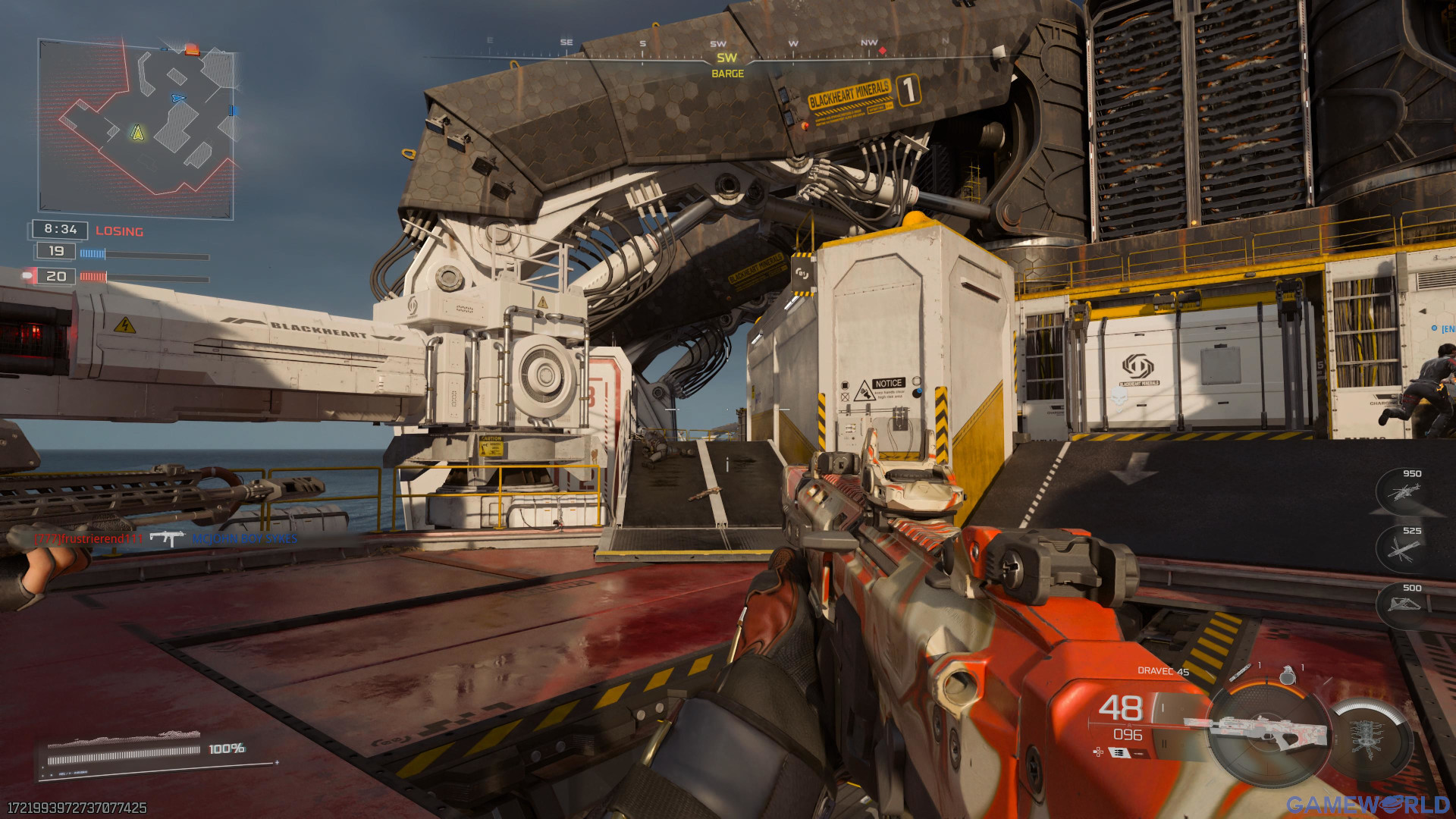Click the blue teammate arrow on the minimap
Viewport: 1456px width, 819px height.
tap(178, 98)
